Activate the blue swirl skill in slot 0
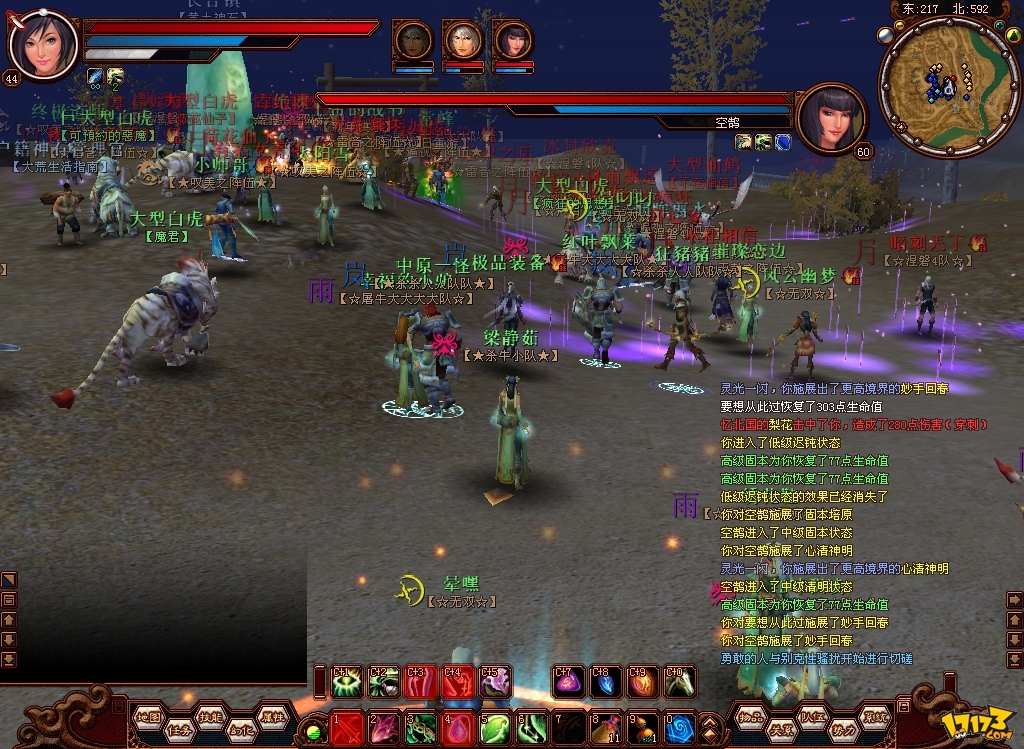1024x749 pixels. (x=680, y=727)
